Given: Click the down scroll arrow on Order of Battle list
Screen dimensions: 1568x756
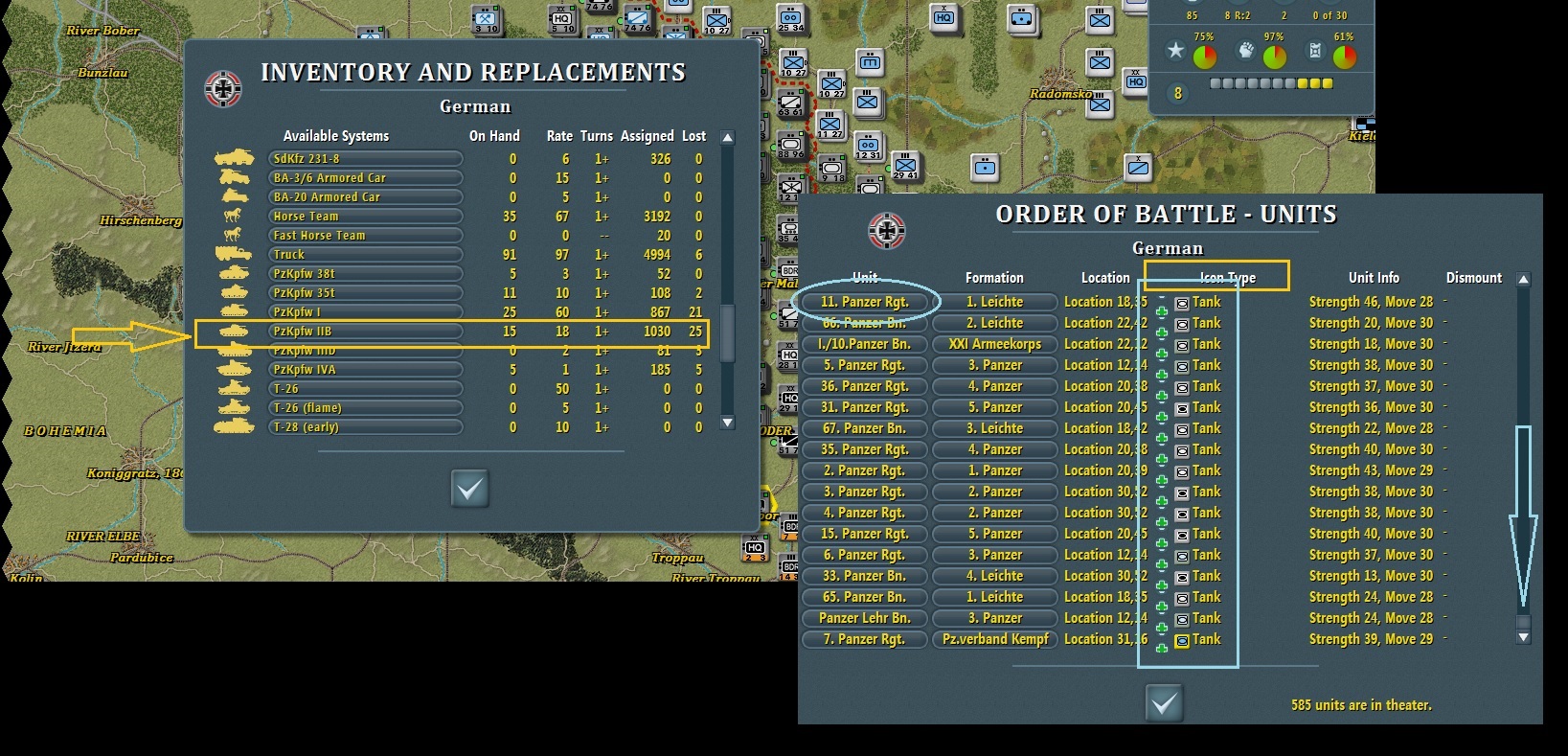Looking at the screenshot, I should pos(1522,638).
